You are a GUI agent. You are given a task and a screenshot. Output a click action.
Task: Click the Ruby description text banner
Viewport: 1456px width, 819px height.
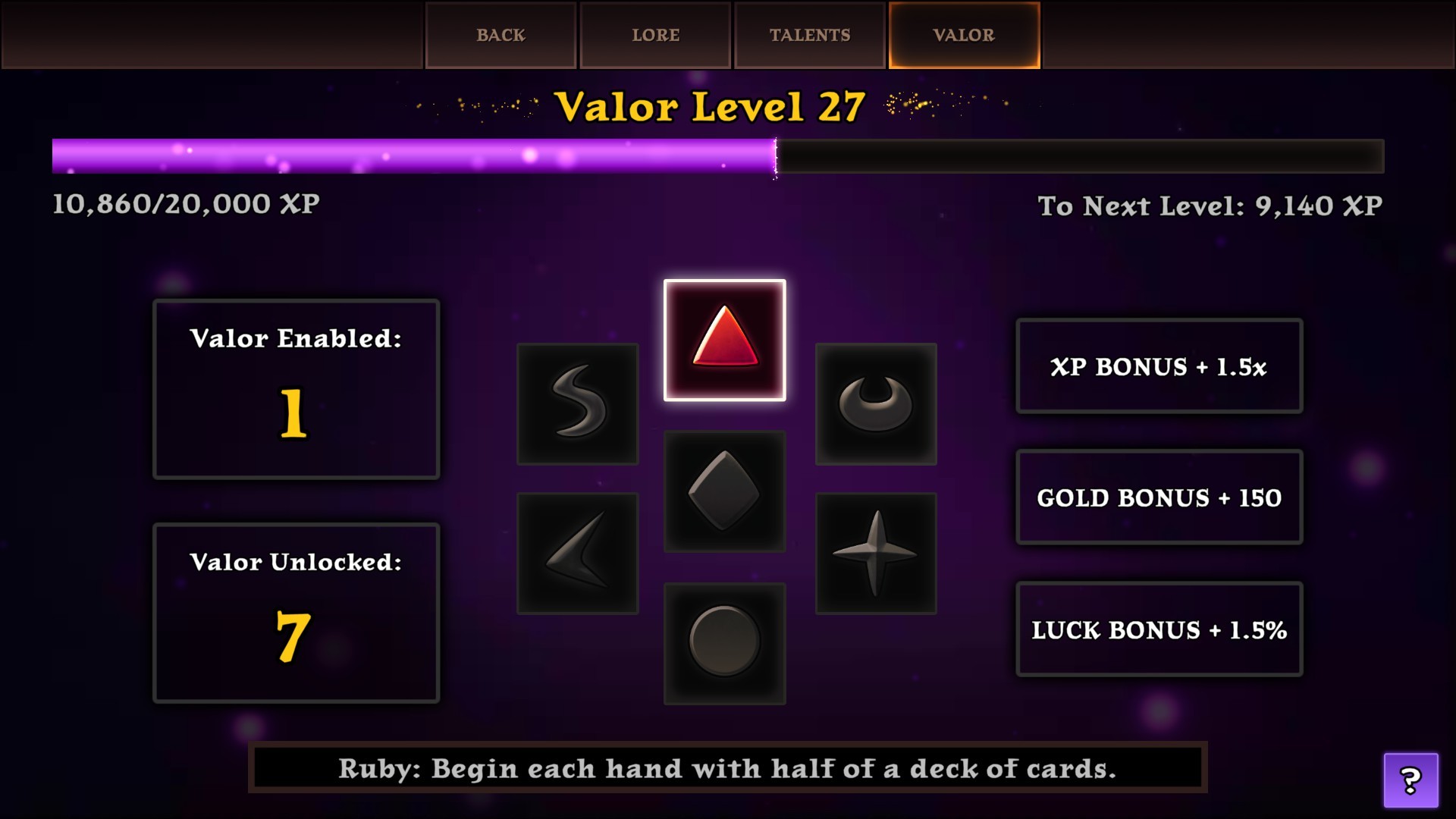pyautogui.click(x=726, y=768)
